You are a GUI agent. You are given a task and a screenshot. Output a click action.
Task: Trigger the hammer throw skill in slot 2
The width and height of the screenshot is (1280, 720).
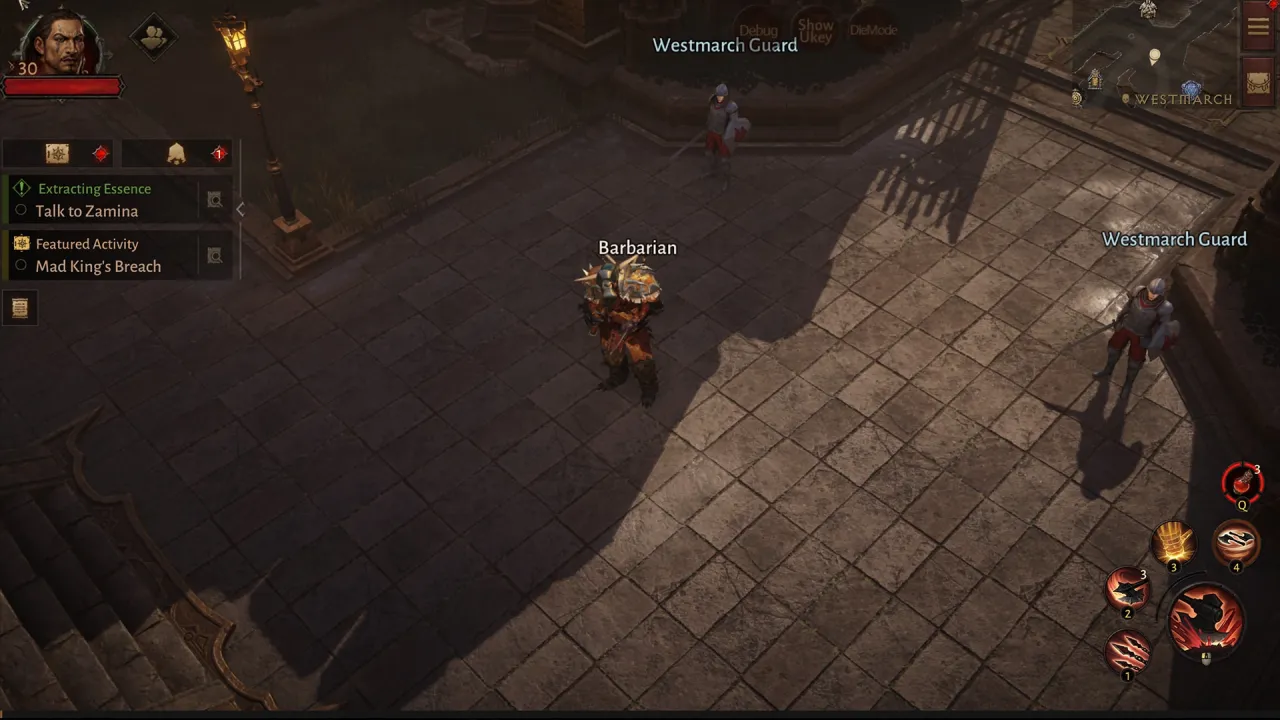1128,589
